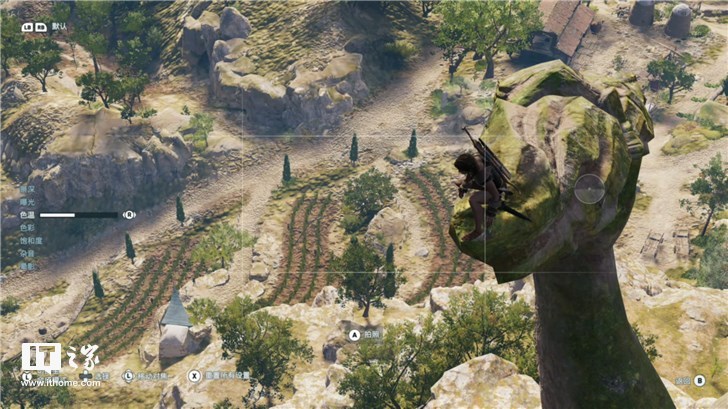Screen dimensions: 728x409
Task: Adjust the 色温 temperature slider bar
Action: click(78, 214)
